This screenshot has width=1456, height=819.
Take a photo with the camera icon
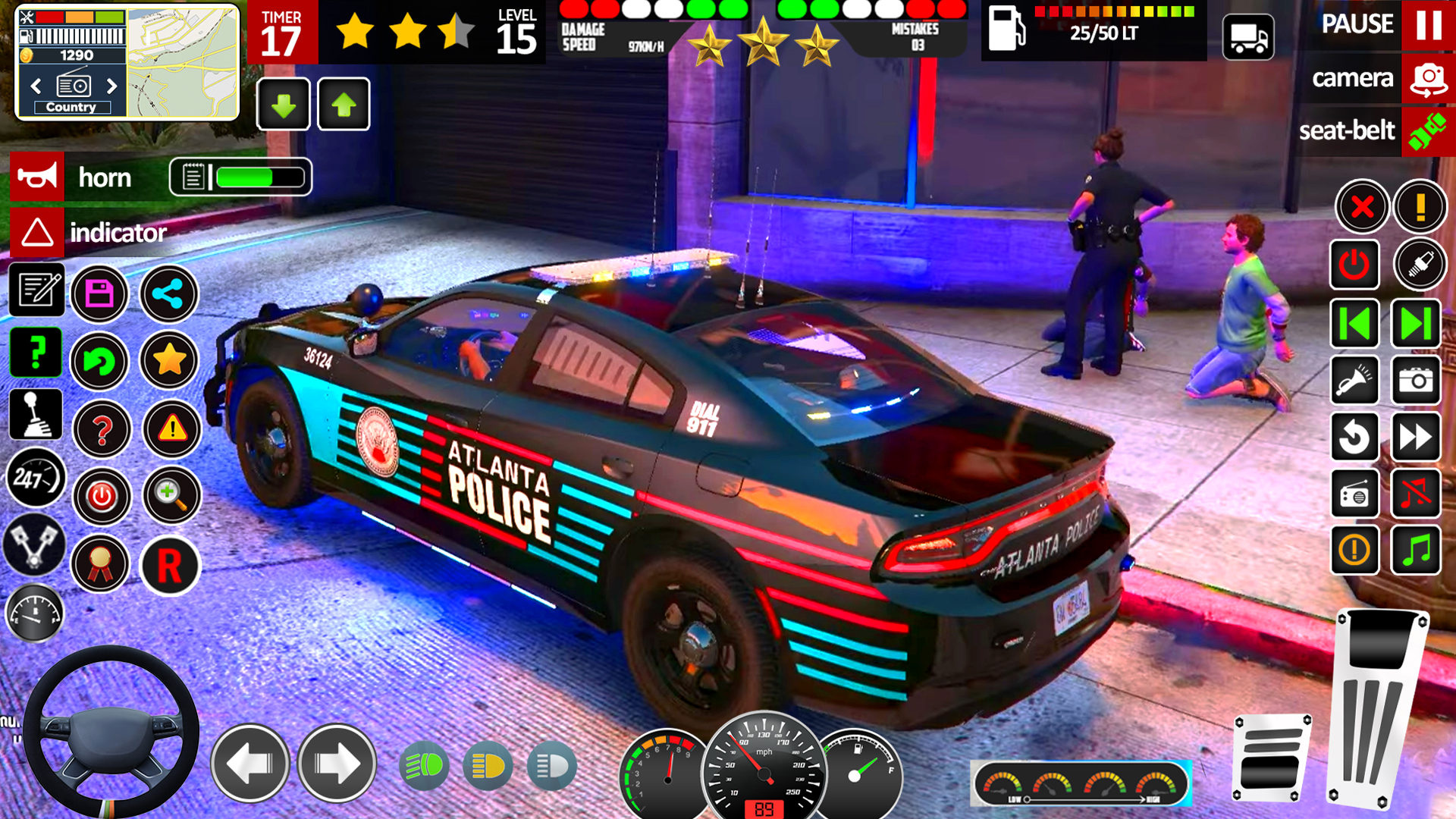[1417, 381]
